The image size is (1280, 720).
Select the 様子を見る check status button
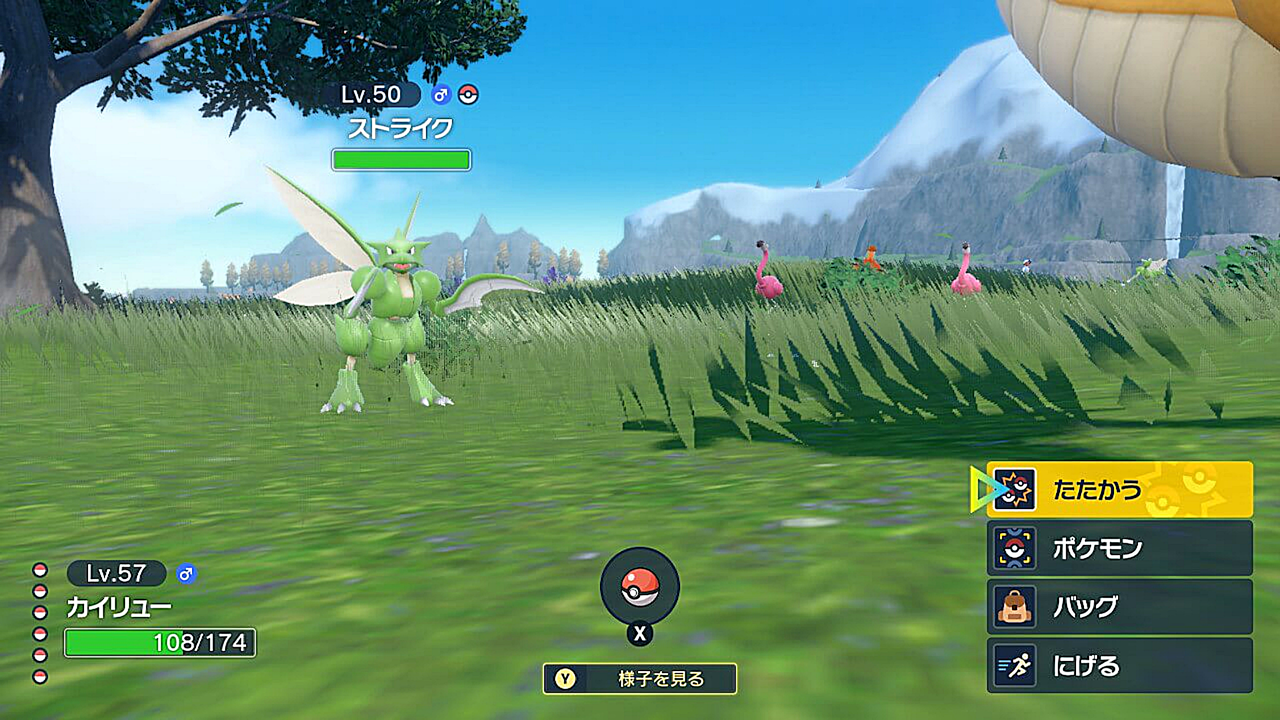640,679
